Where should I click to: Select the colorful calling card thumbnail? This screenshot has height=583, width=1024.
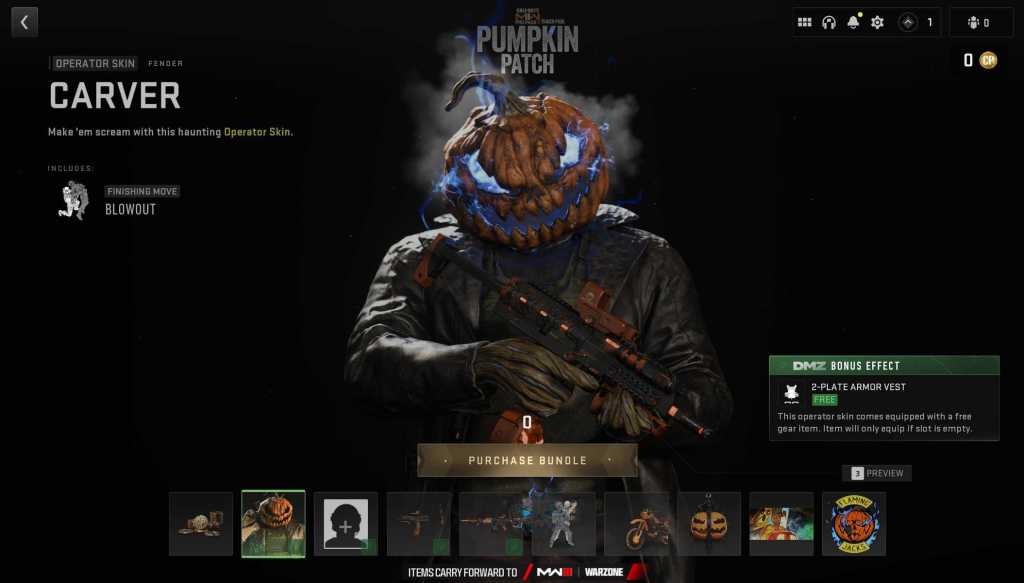coord(781,523)
